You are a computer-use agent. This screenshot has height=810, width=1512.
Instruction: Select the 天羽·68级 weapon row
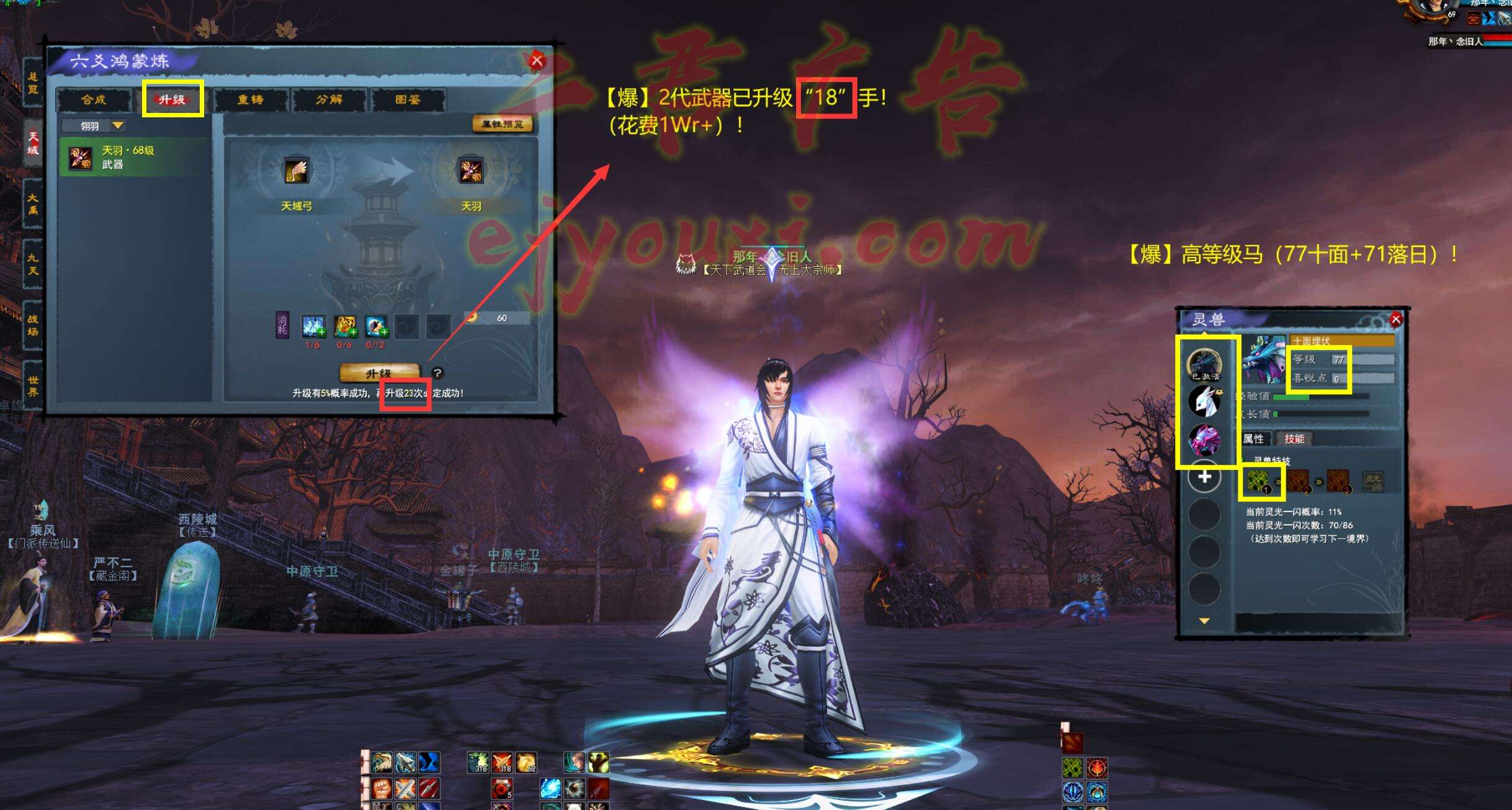click(x=133, y=157)
